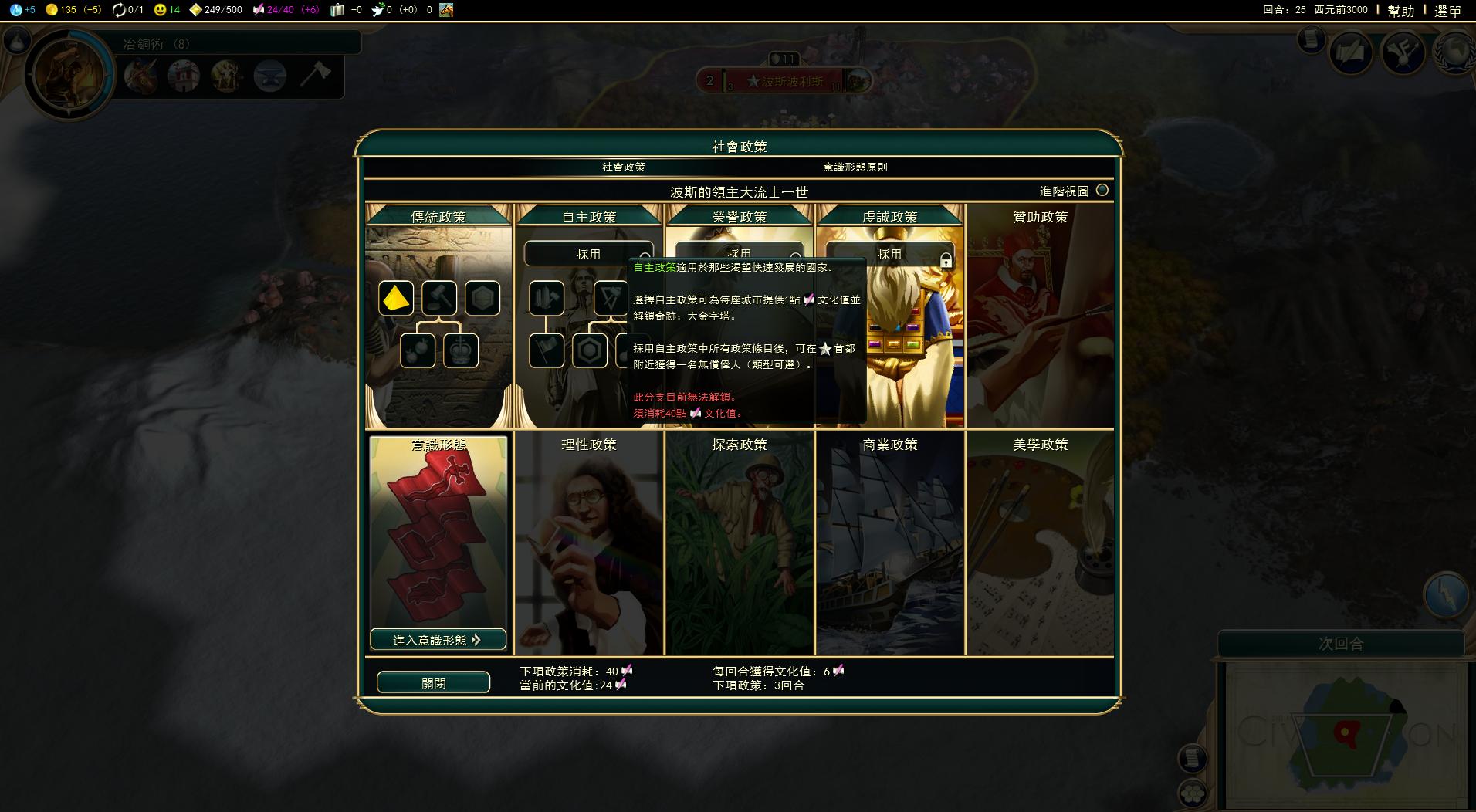Click the gavel policy icon in Tradition branch
Image resolution: width=1476 pixels, height=812 pixels.
pos(440,298)
